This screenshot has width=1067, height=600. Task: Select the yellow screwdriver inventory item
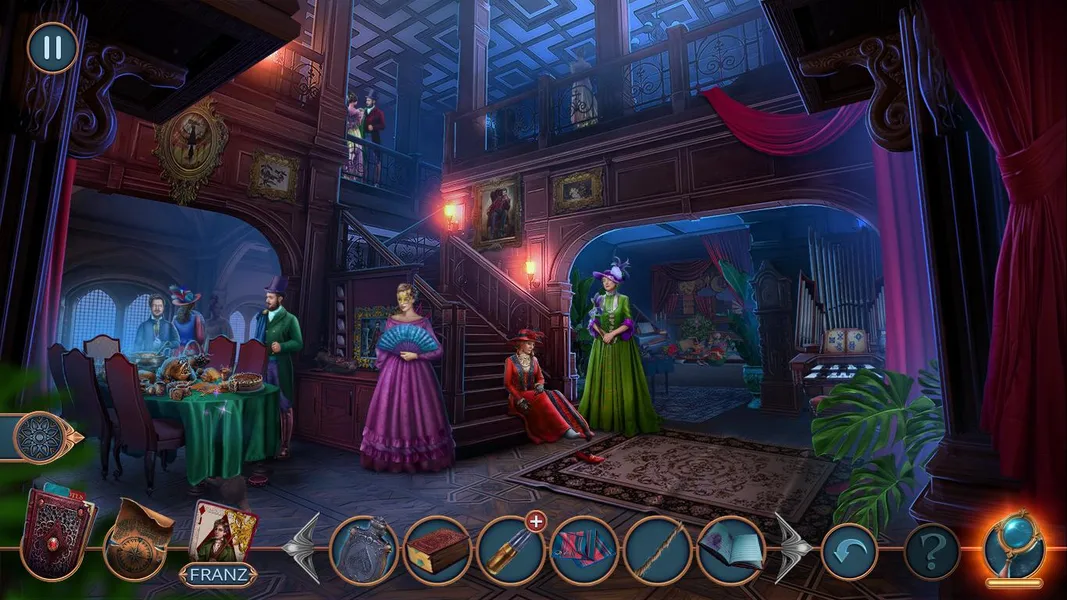coord(510,550)
